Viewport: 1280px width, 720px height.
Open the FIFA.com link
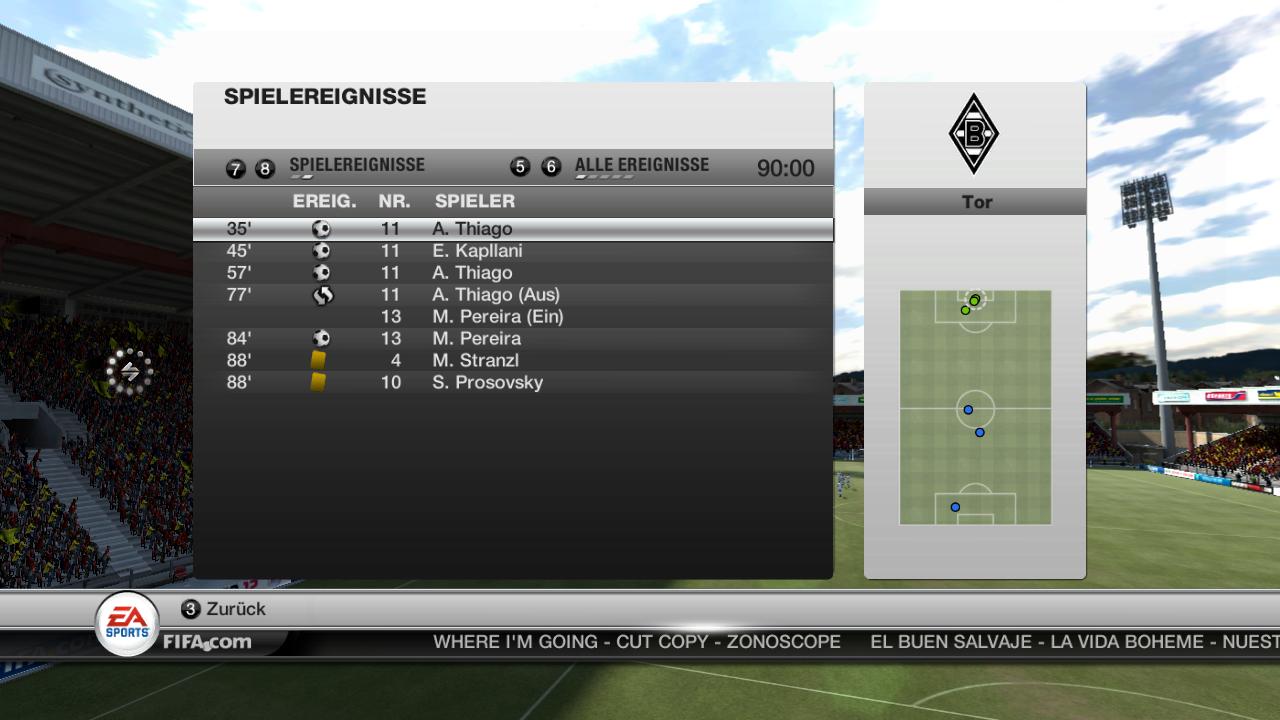point(207,642)
